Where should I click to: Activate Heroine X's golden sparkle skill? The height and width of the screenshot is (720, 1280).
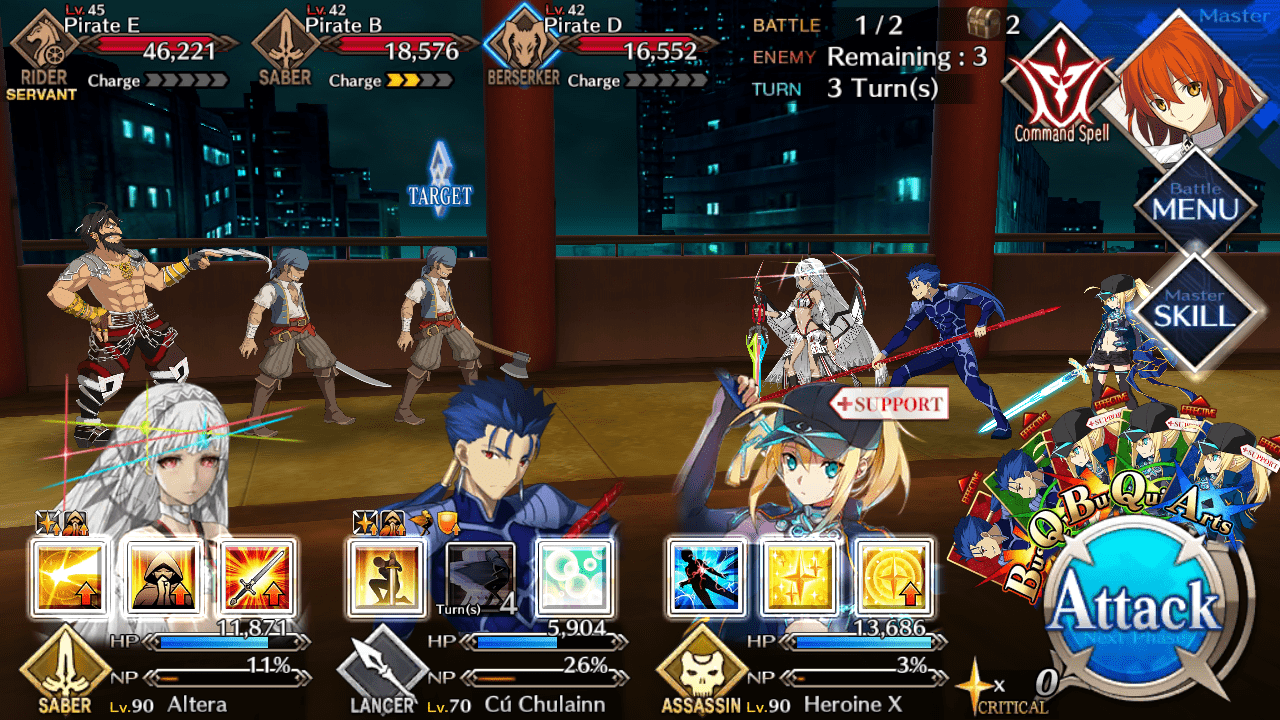[800, 577]
